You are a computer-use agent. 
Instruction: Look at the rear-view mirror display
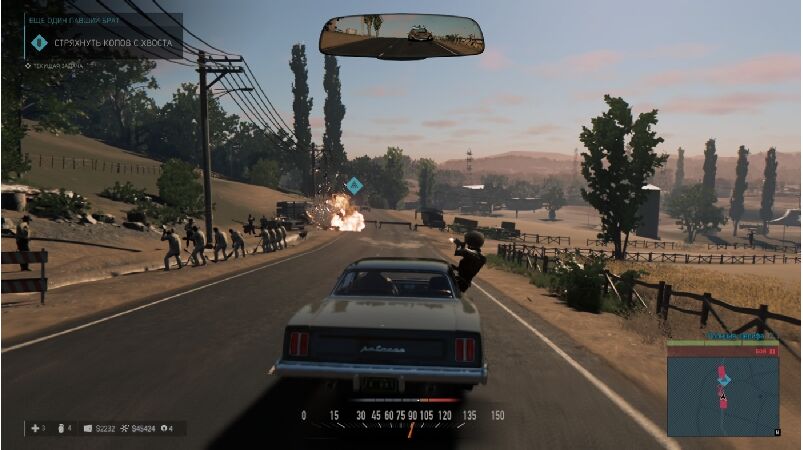pos(401,35)
